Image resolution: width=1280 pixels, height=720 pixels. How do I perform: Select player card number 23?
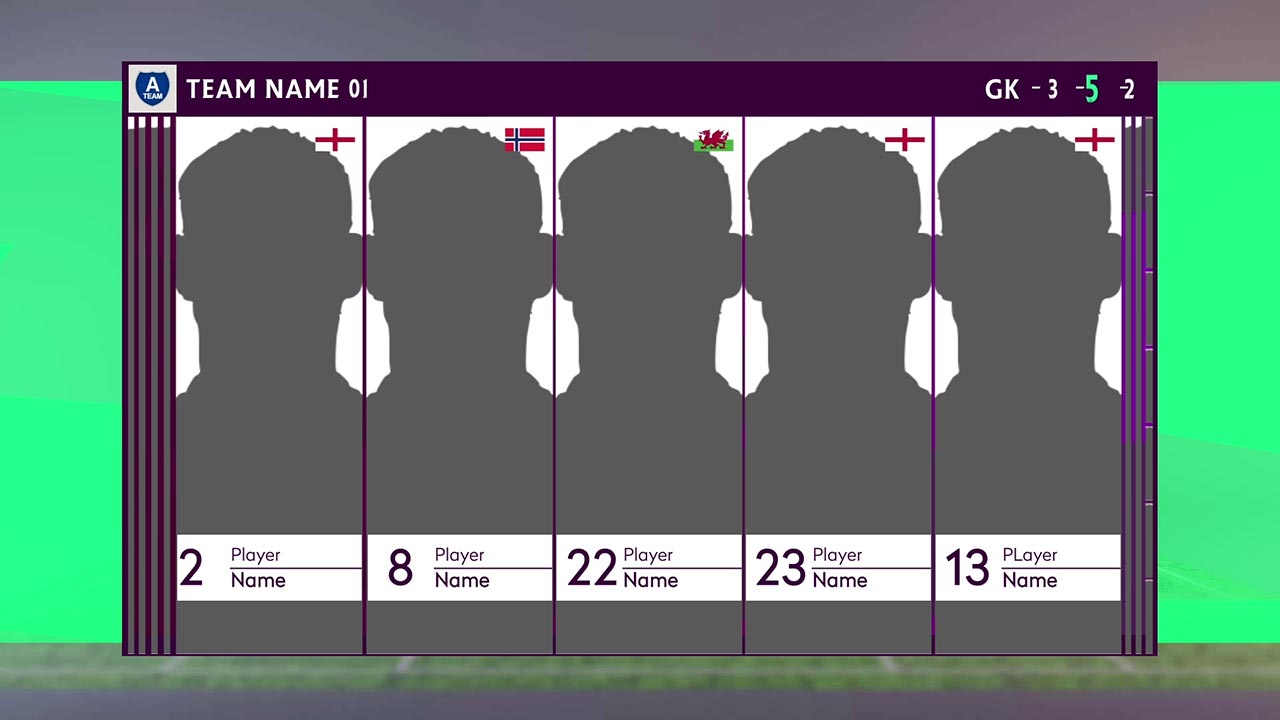(839, 385)
